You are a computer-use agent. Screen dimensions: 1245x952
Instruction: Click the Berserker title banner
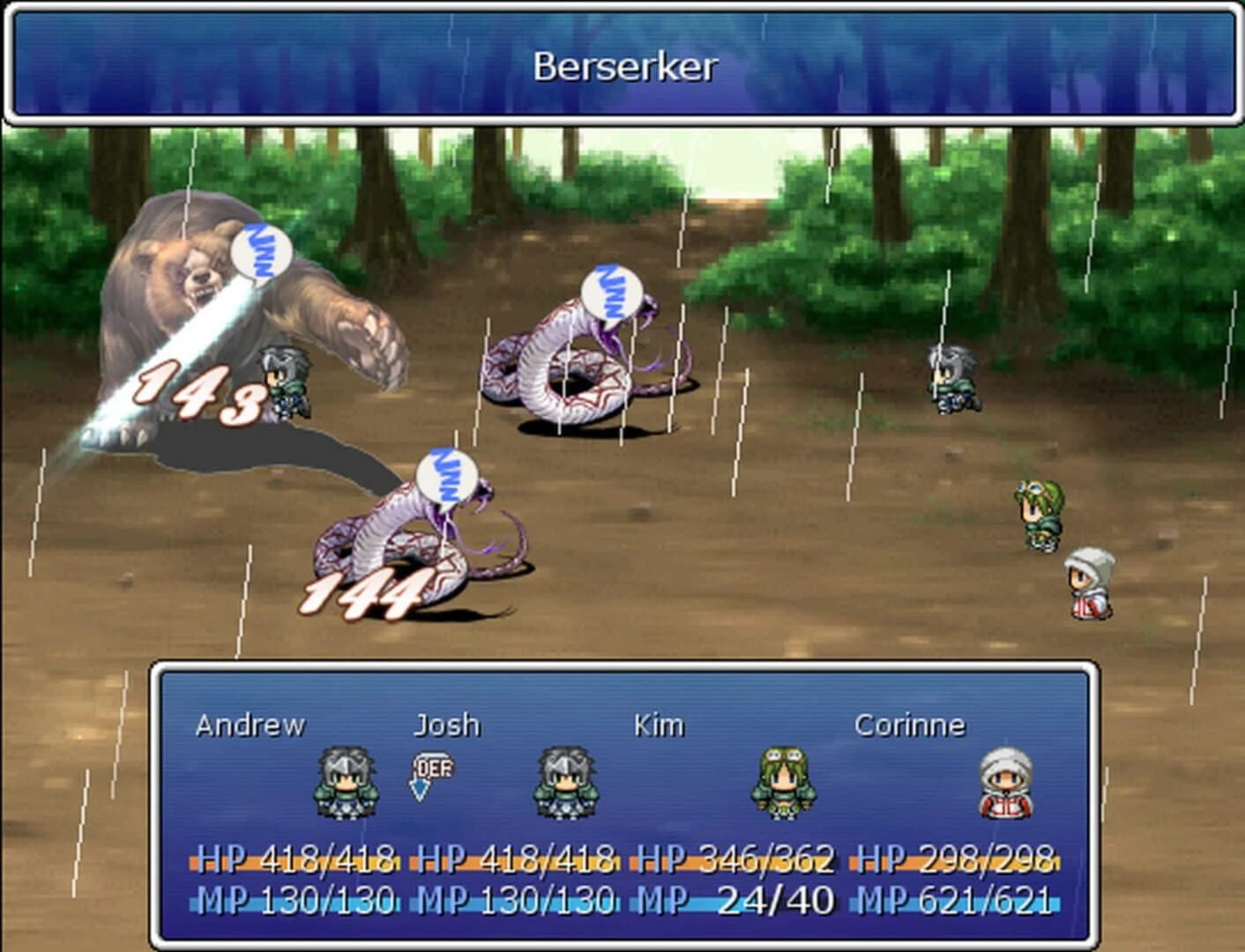tap(622, 62)
